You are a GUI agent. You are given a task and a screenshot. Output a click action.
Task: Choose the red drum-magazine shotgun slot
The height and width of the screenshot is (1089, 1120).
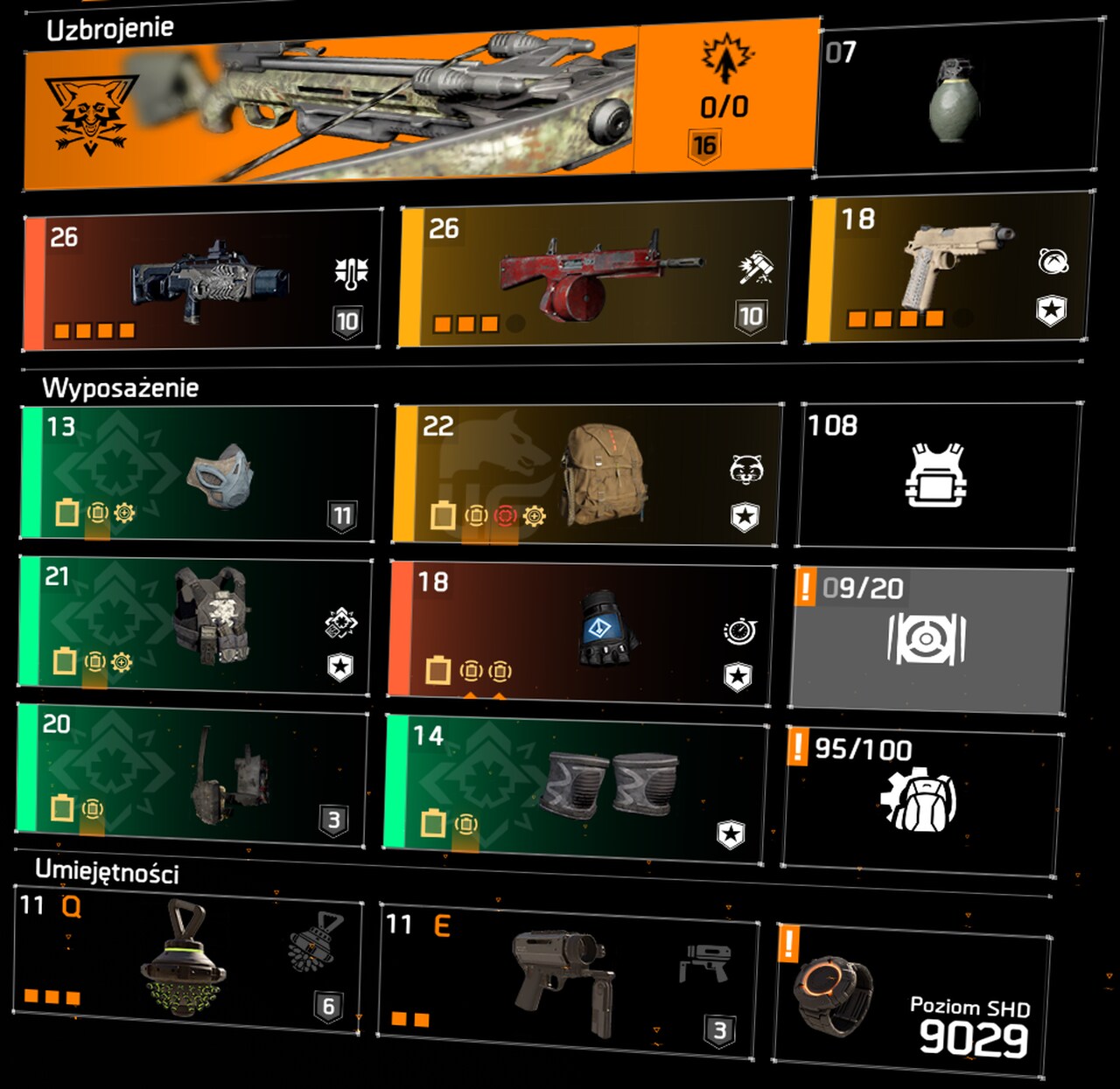pos(595,276)
